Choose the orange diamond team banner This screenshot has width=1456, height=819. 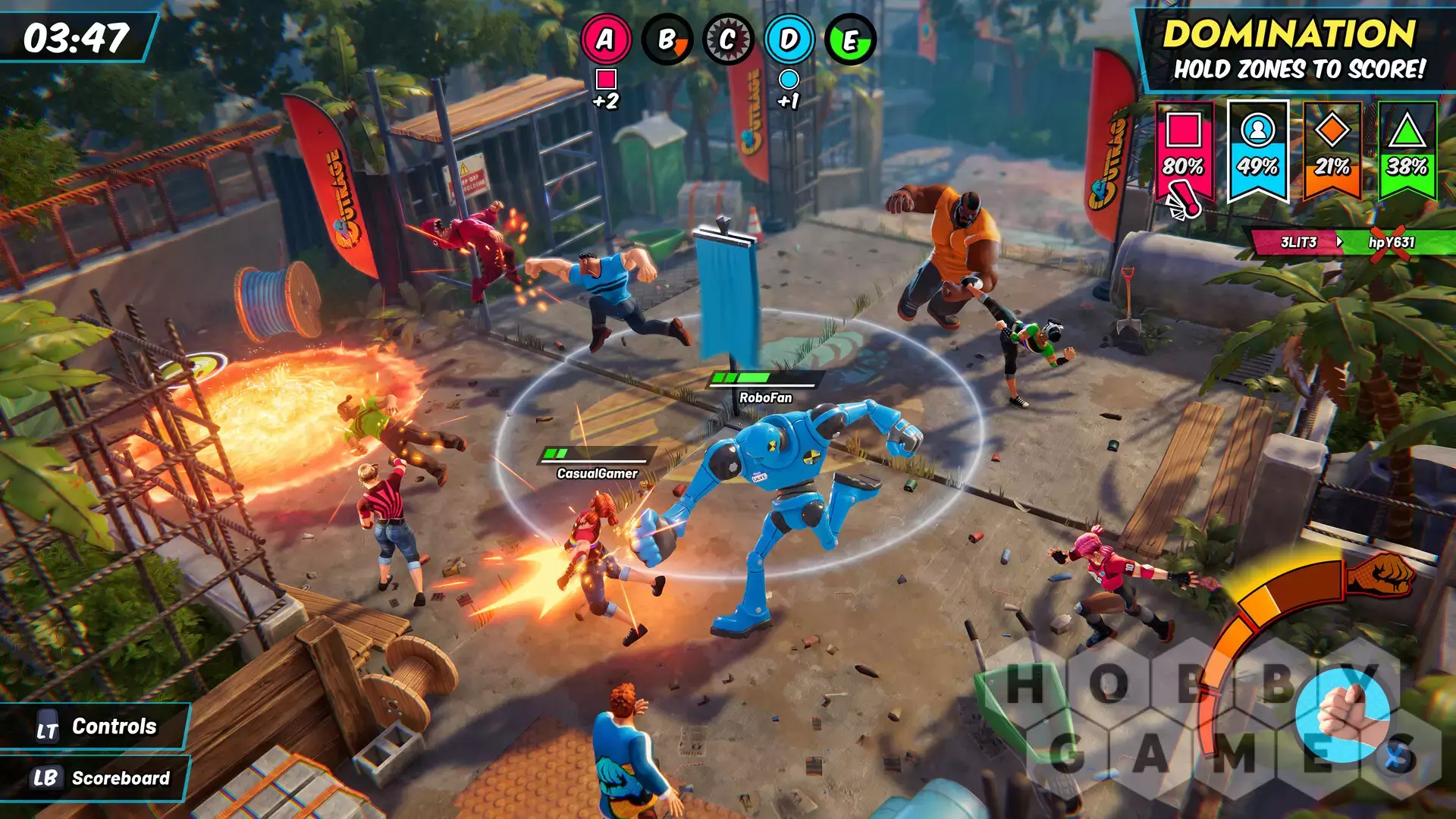1332,150
